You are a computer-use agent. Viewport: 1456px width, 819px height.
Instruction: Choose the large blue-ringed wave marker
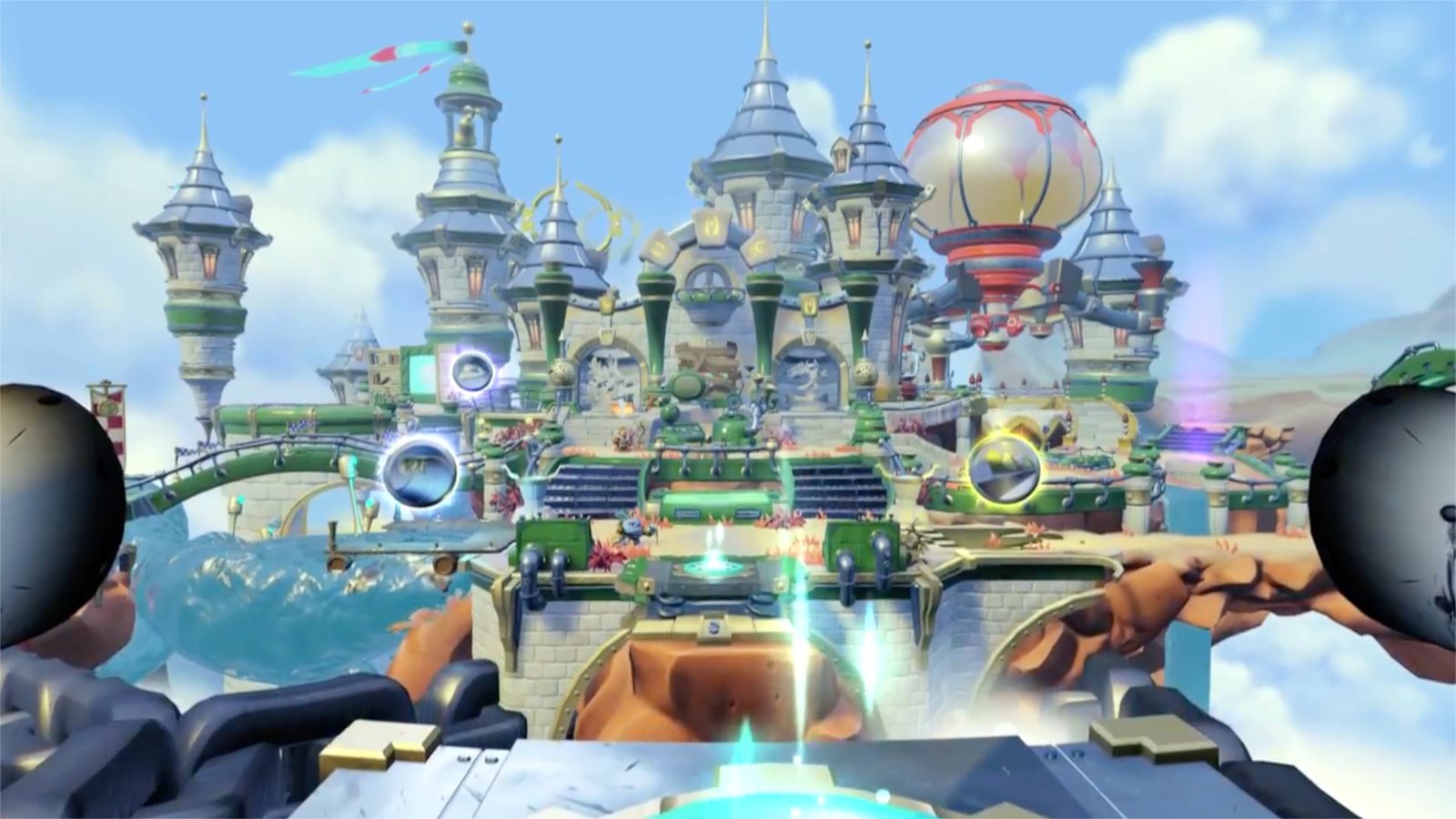point(420,470)
